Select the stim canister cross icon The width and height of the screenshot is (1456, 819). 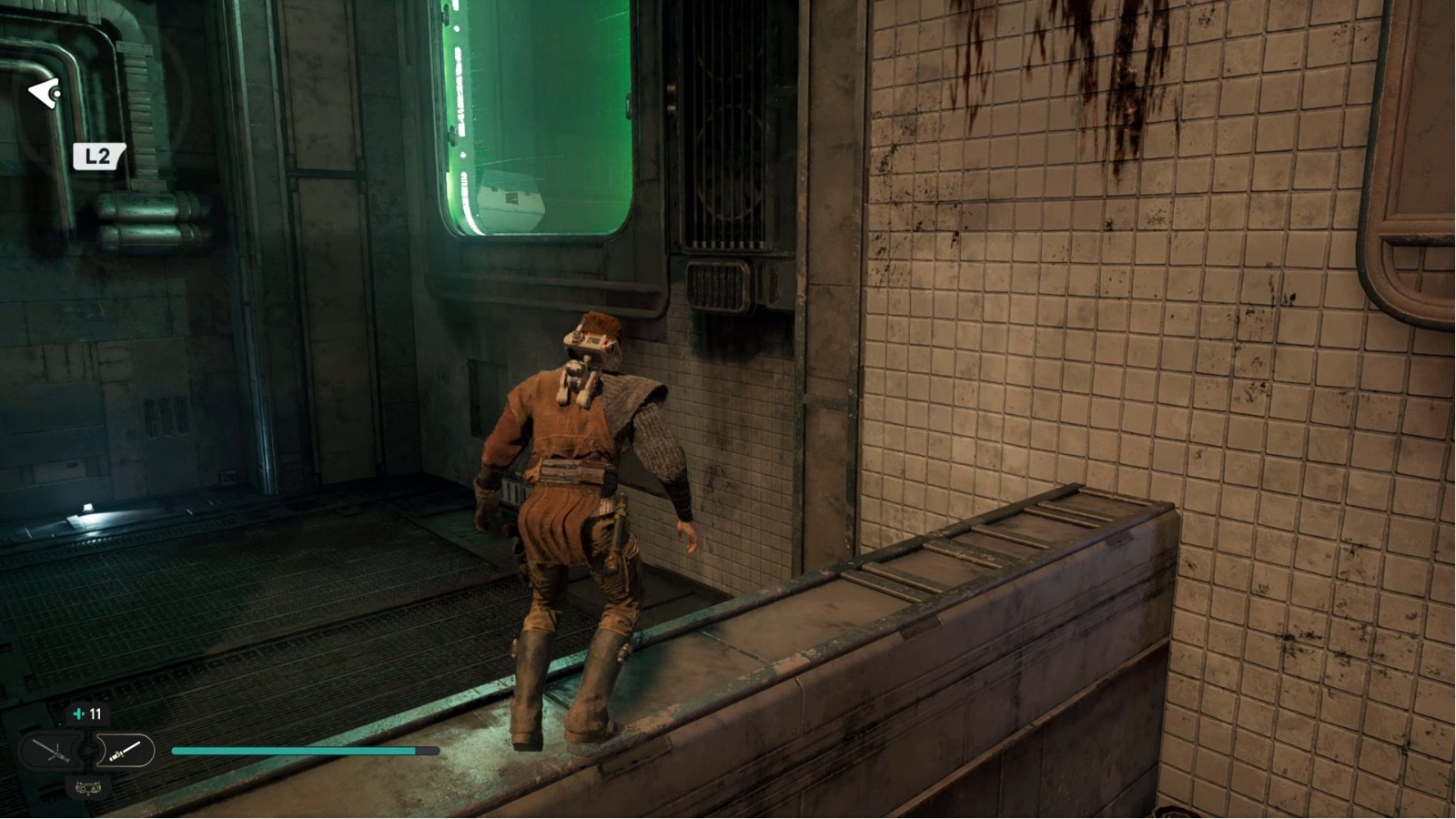[x=79, y=713]
